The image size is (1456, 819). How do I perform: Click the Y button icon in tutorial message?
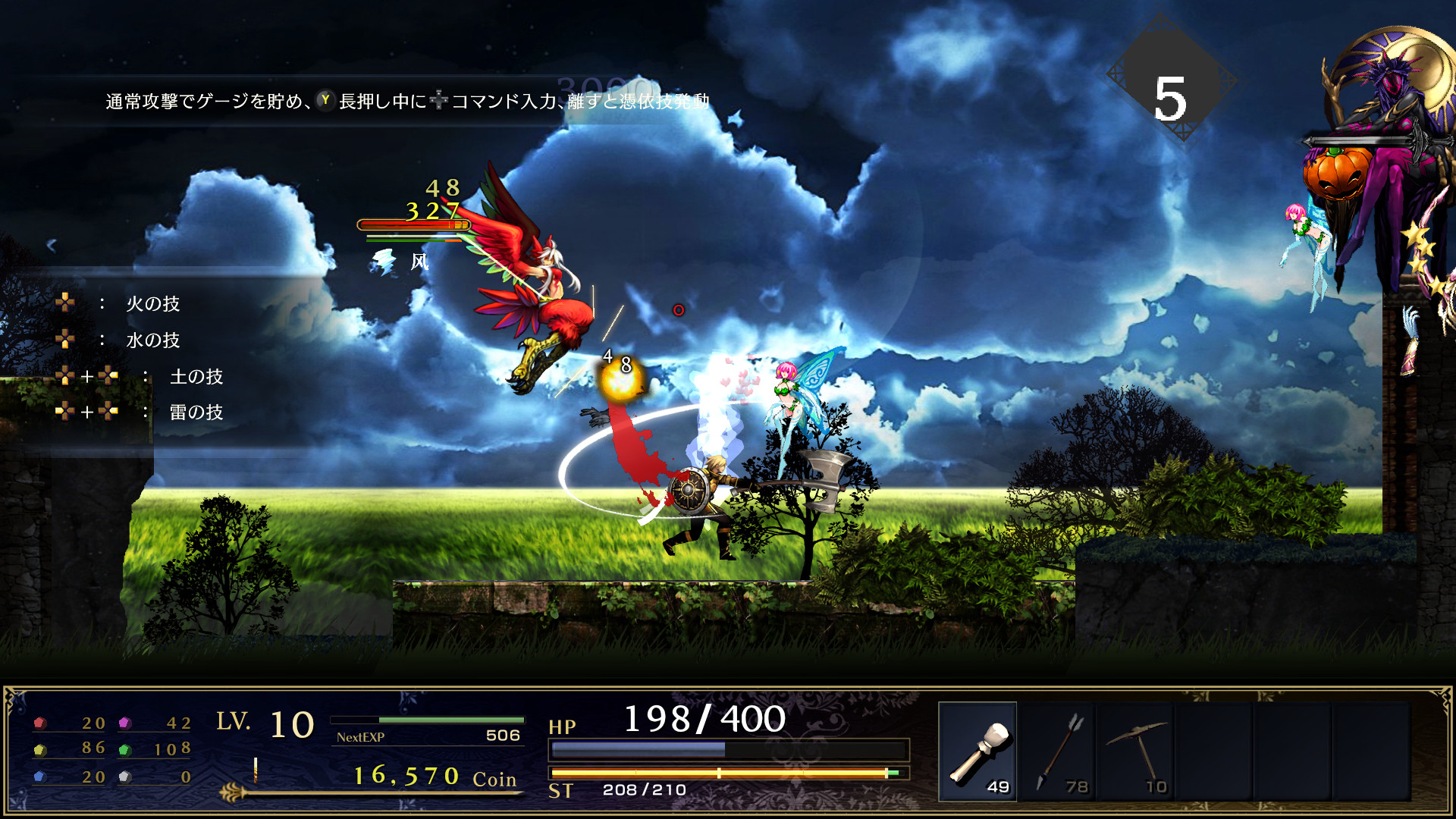[x=325, y=99]
